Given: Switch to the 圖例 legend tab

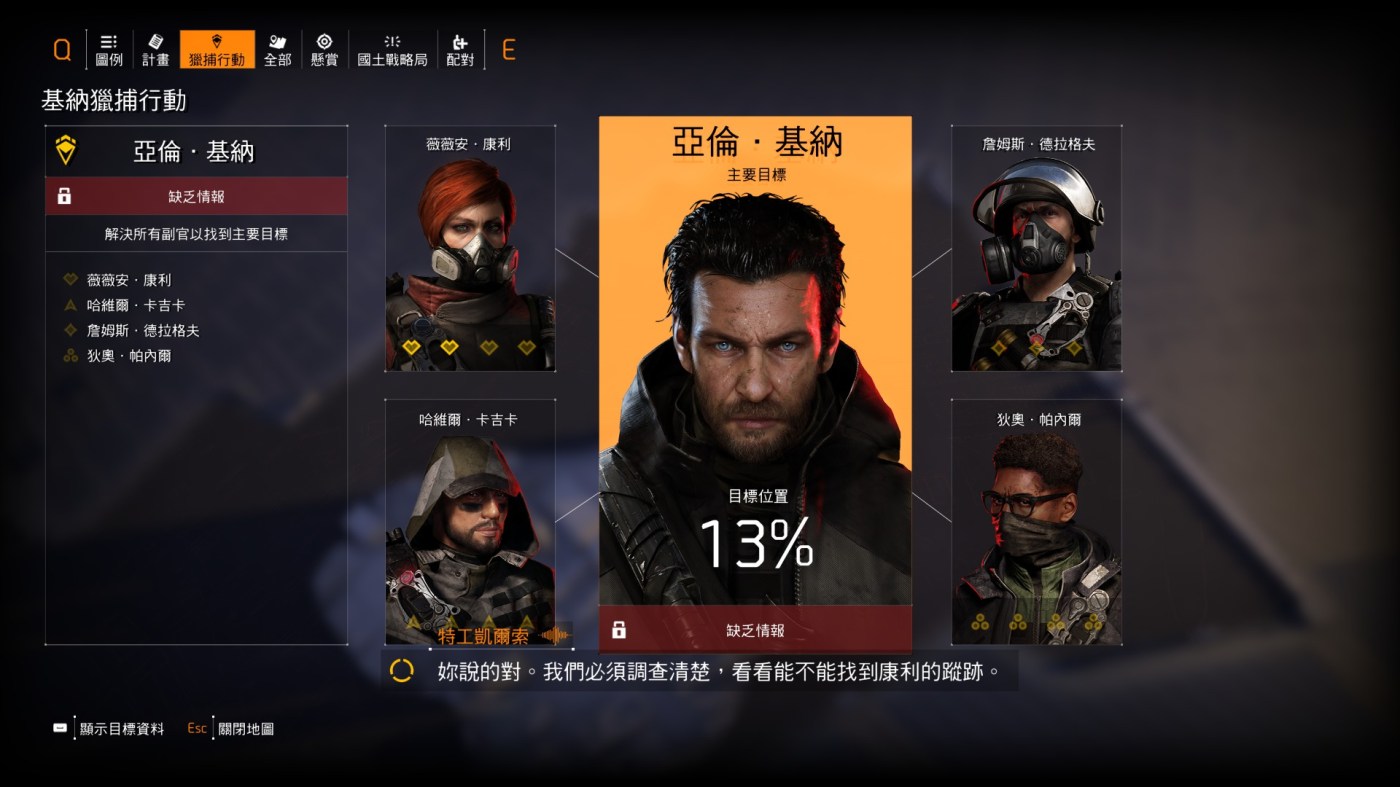Looking at the screenshot, I should click(109, 49).
